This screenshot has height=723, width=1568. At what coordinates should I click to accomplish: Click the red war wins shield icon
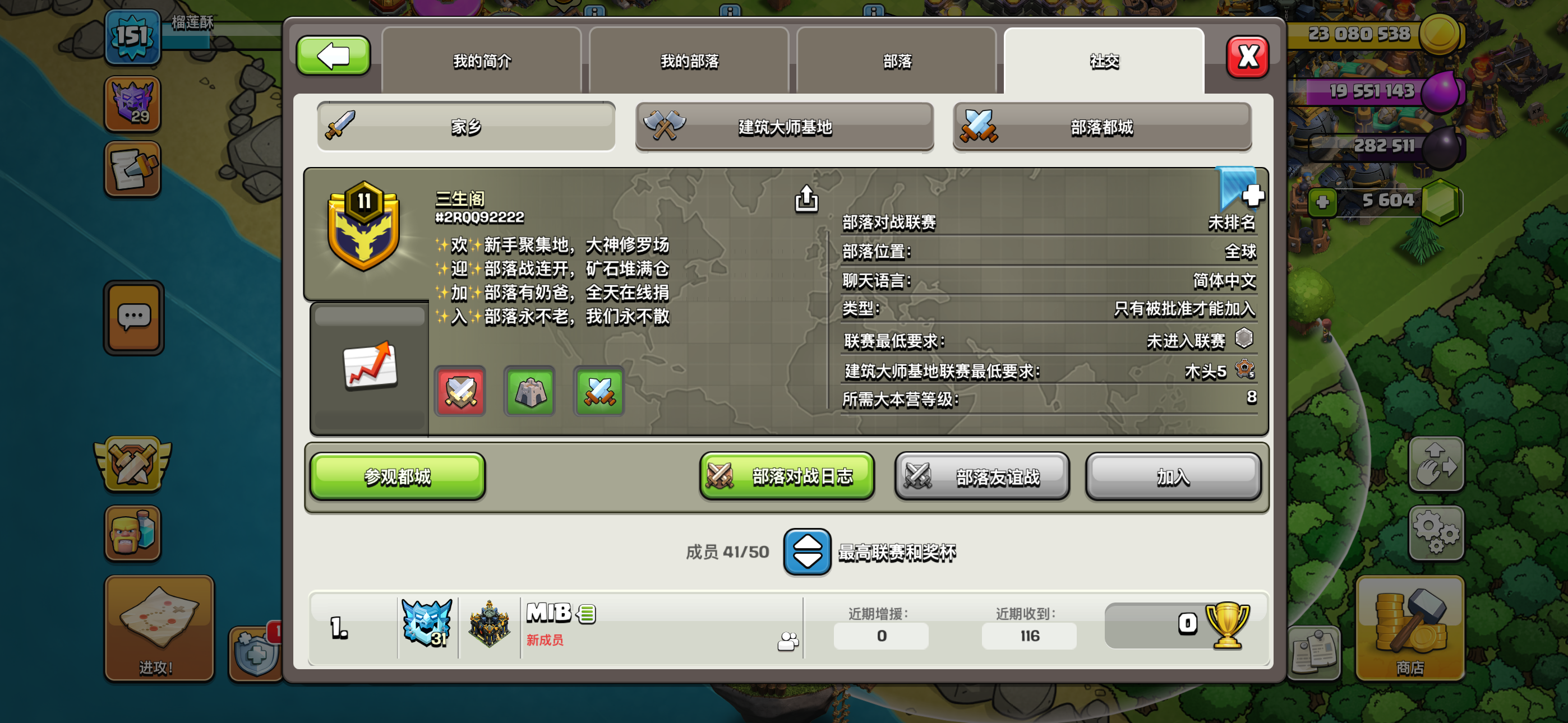[x=461, y=392]
